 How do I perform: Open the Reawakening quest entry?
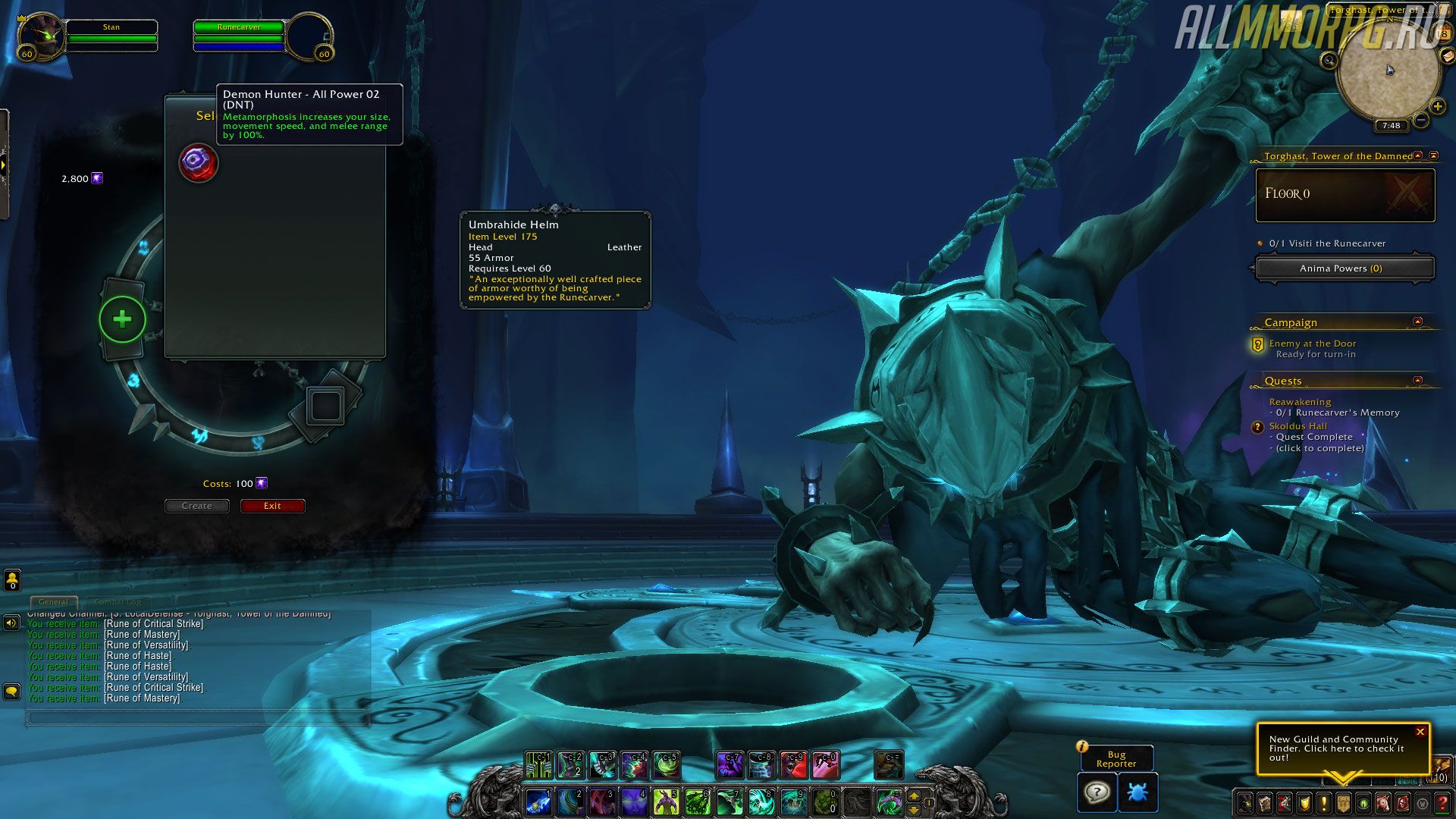pos(1300,402)
